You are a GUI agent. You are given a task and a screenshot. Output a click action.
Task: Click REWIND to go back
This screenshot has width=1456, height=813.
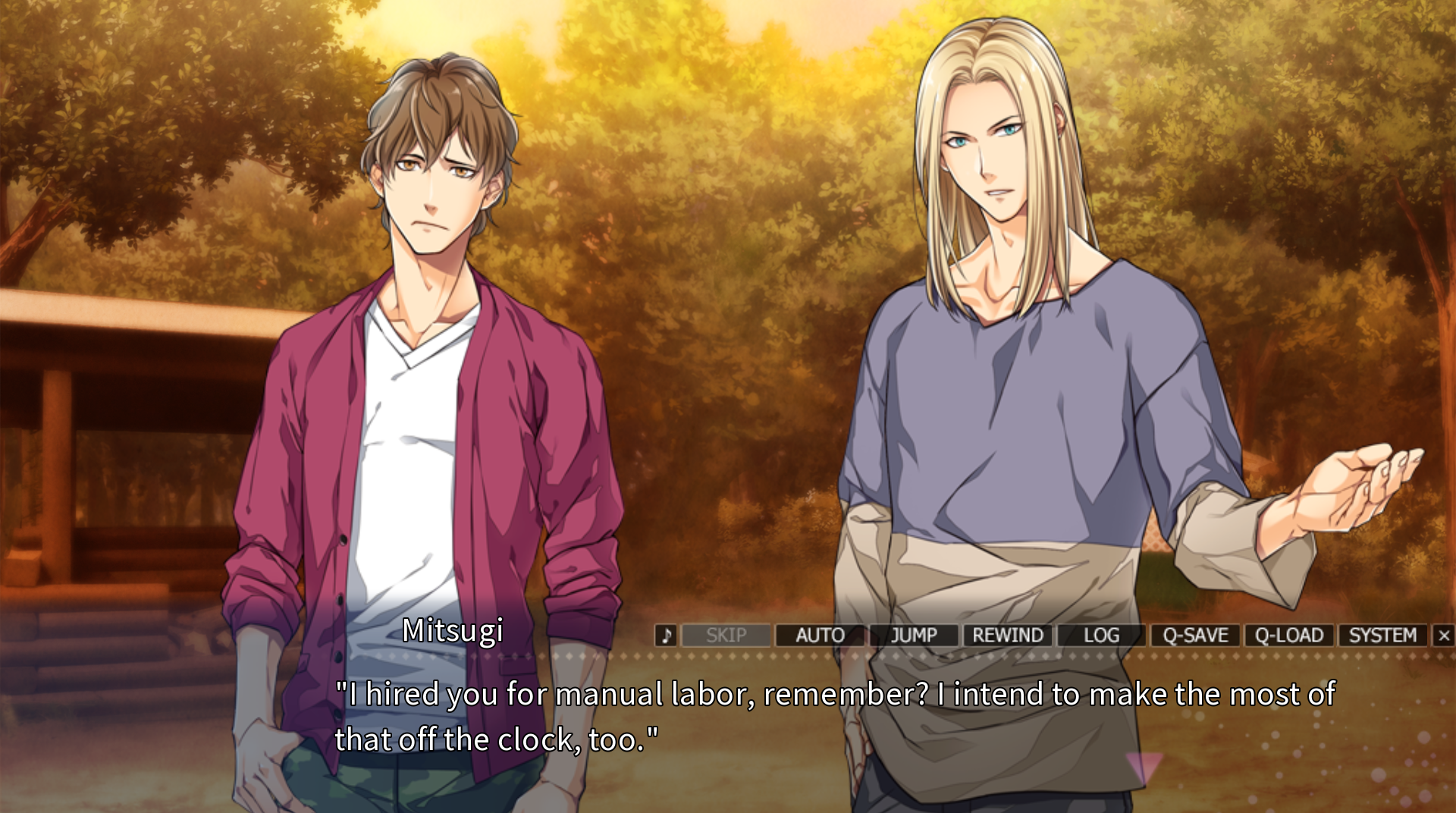1008,636
